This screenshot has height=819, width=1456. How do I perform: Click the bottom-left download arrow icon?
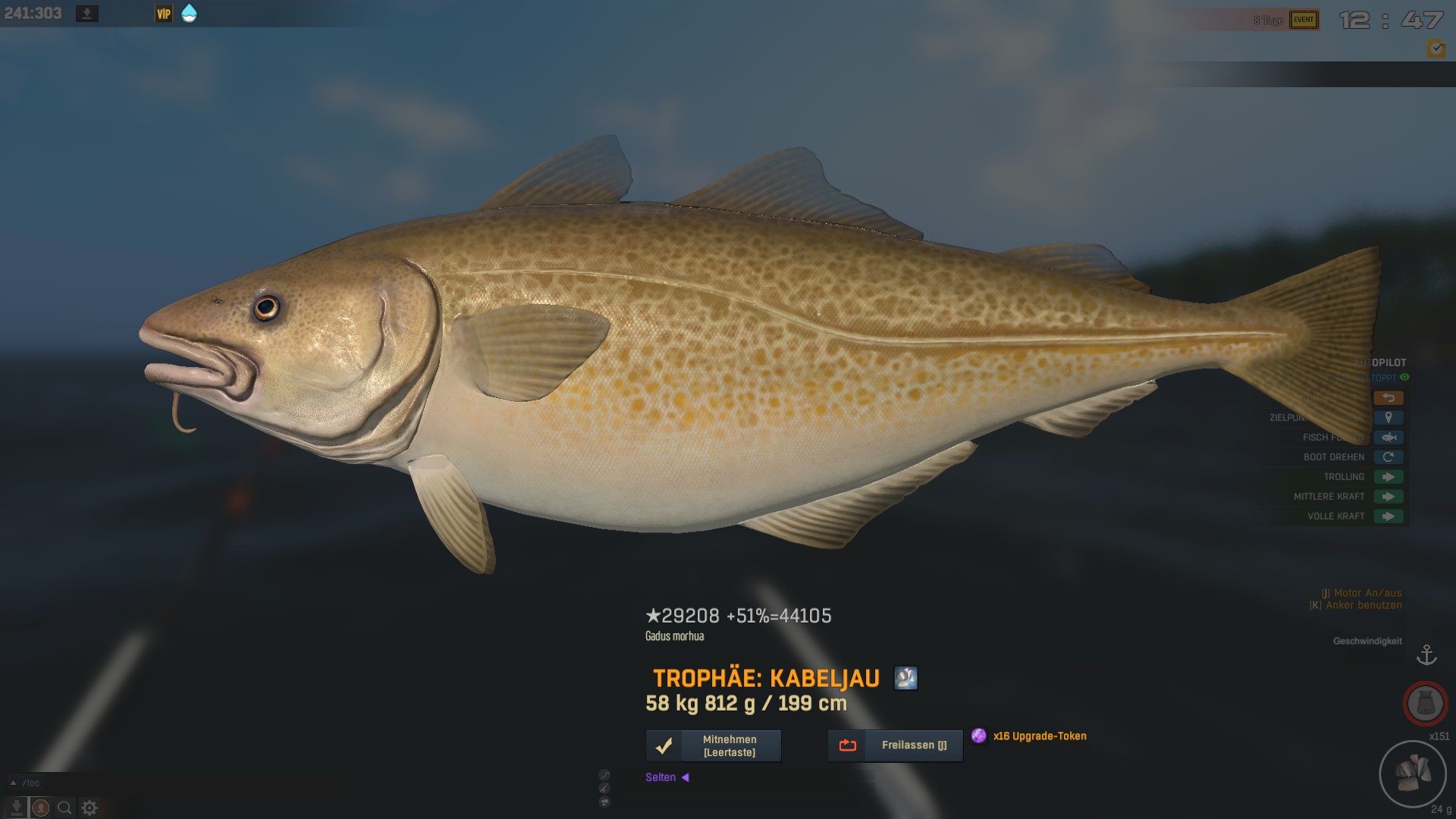click(x=16, y=808)
